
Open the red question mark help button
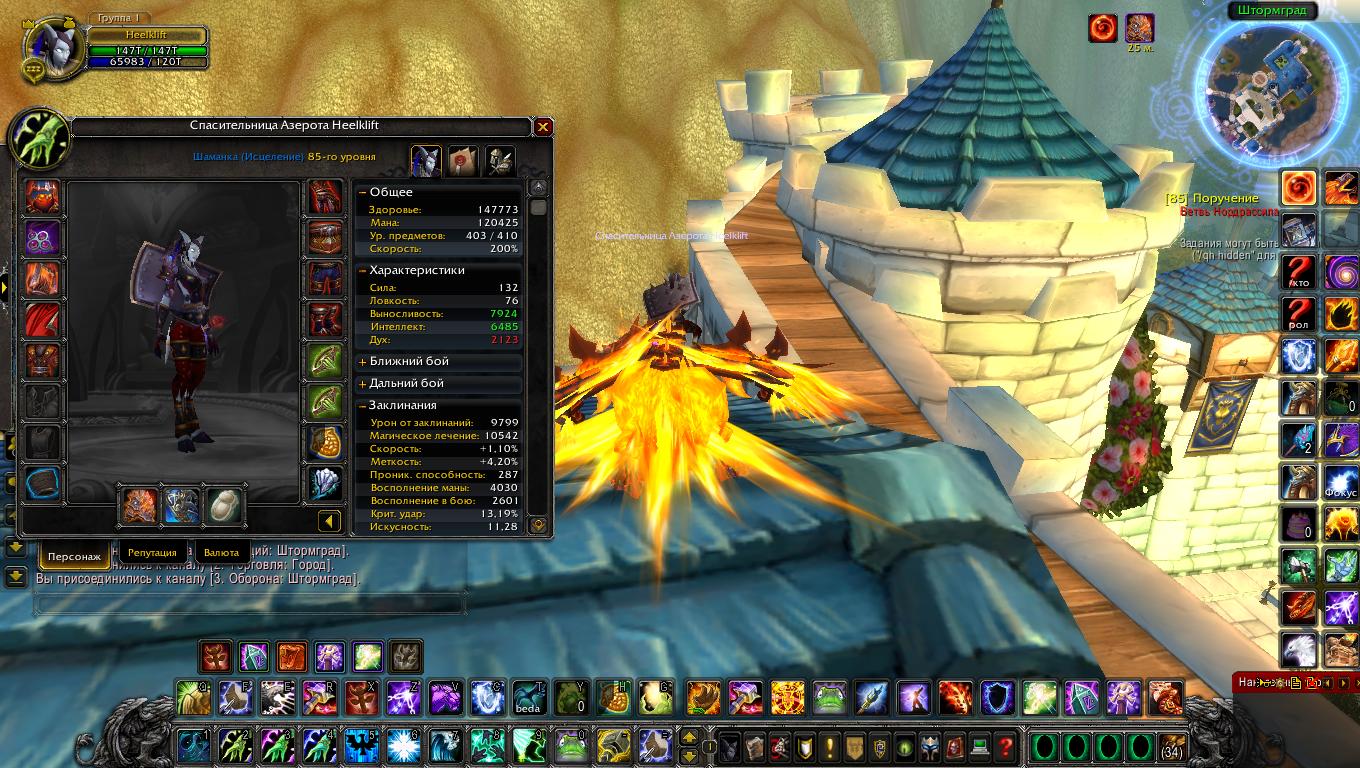[1005, 746]
